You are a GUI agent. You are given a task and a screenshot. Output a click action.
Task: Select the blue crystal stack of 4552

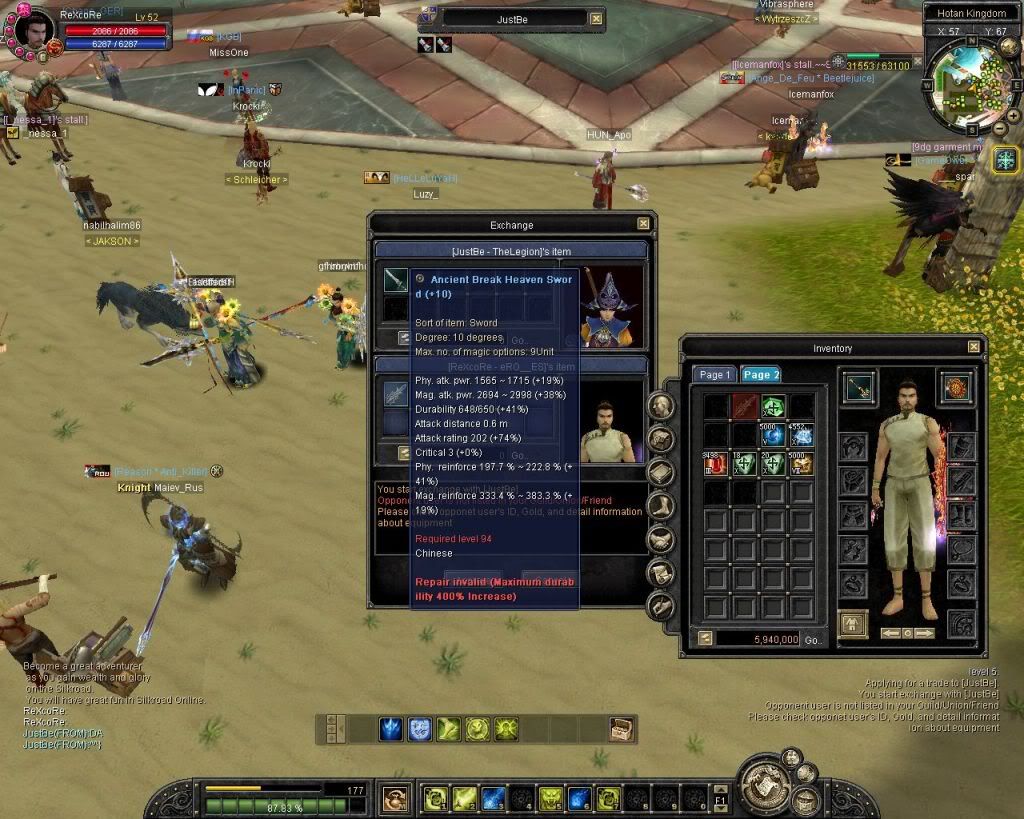click(801, 435)
